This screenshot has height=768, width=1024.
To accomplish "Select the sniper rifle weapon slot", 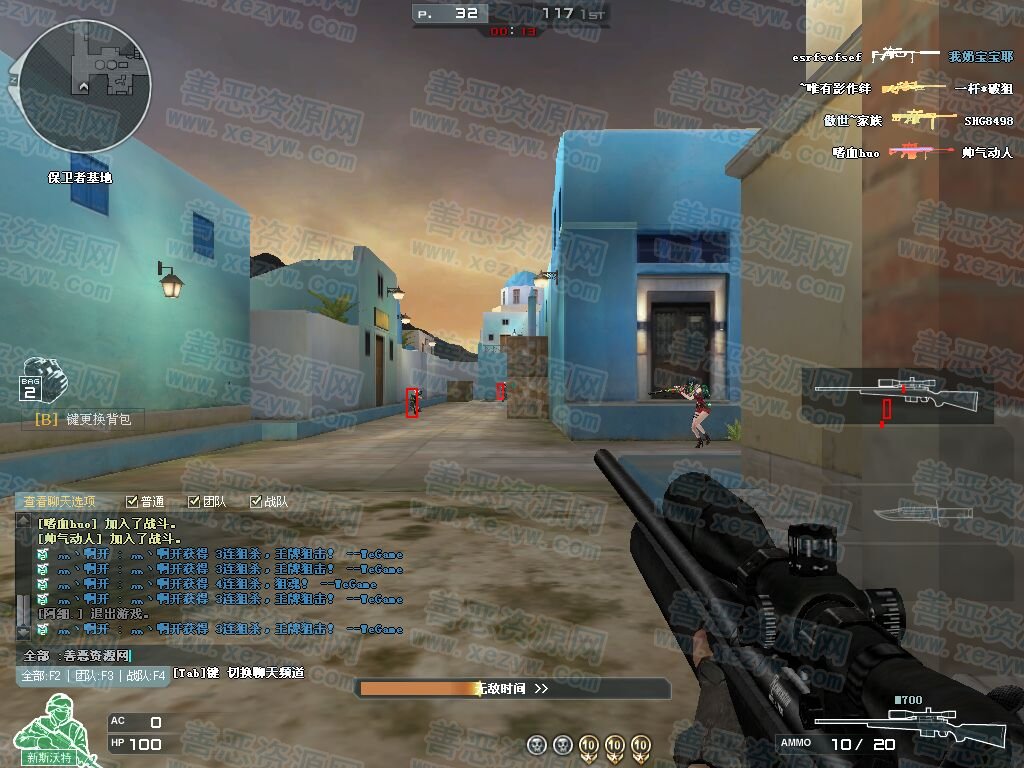I will click(896, 395).
